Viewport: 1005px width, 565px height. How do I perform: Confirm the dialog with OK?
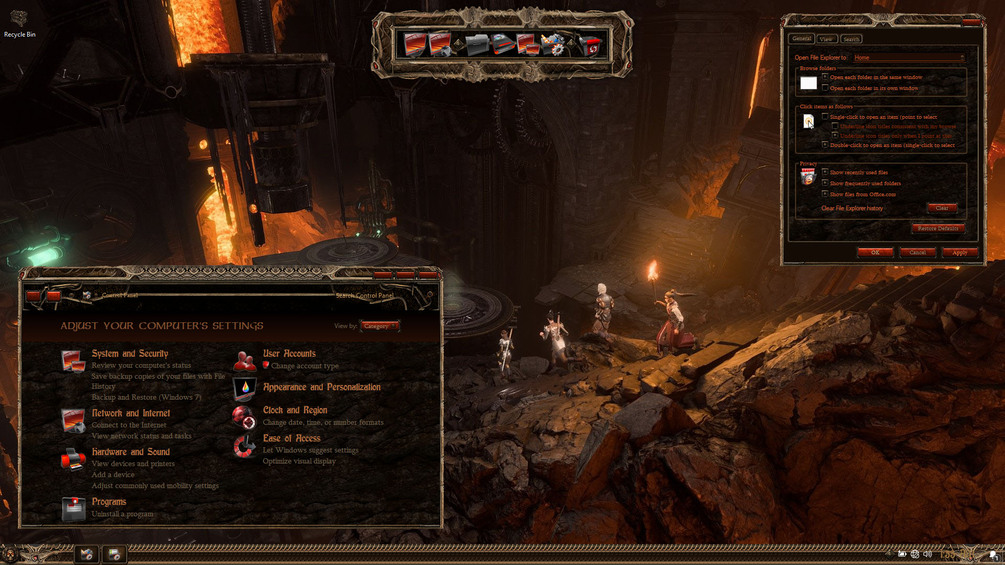(875, 252)
